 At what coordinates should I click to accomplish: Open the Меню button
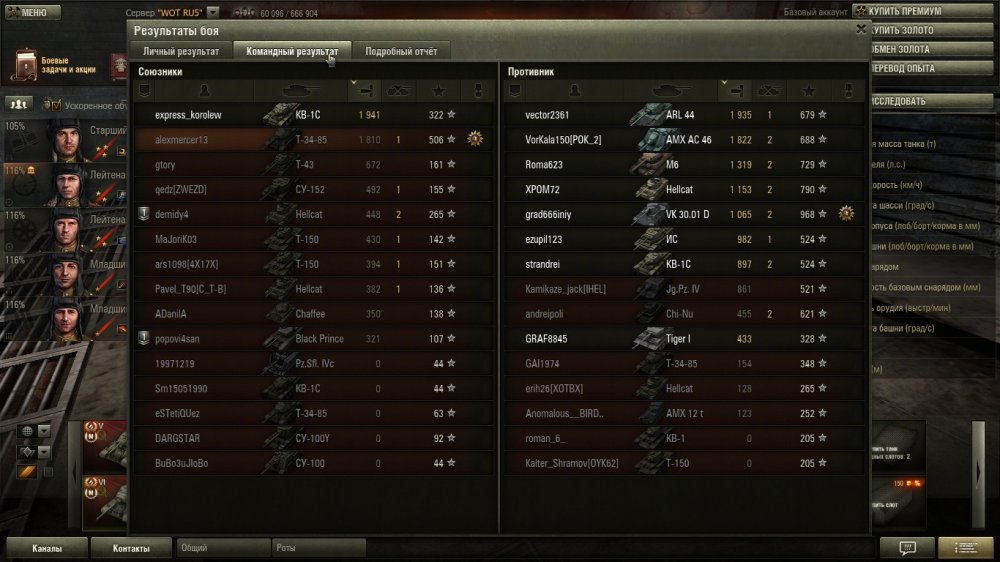[28, 12]
